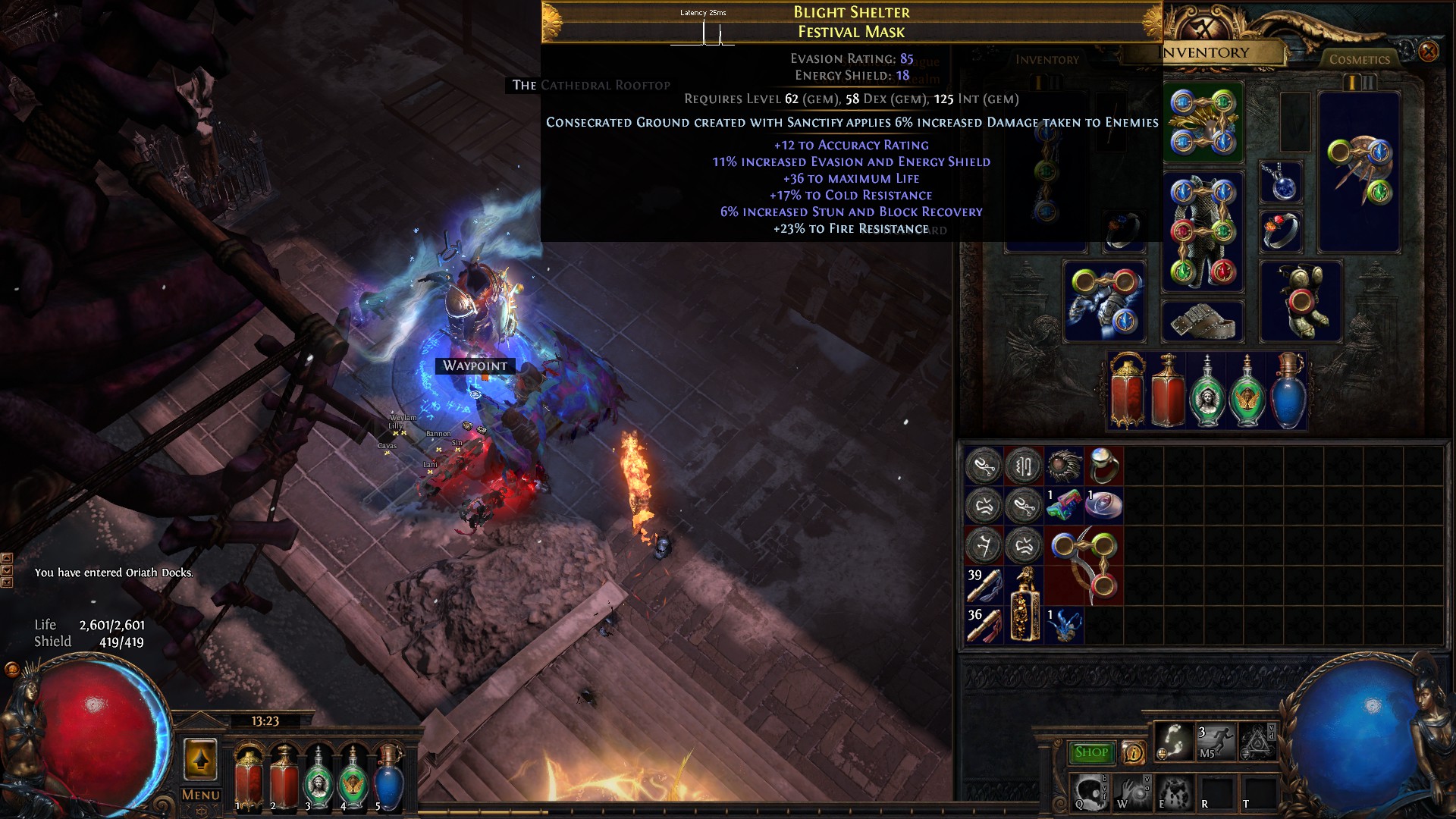Click the info icon beside the Shop button
This screenshot has width=1456, height=819.
coord(1133,752)
